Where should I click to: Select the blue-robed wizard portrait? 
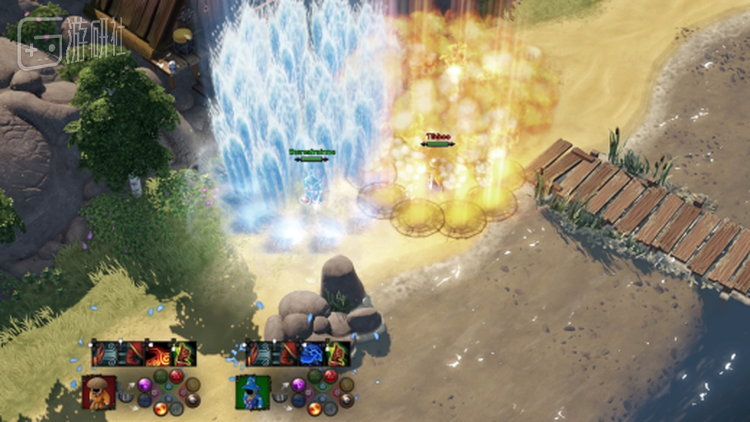click(253, 391)
